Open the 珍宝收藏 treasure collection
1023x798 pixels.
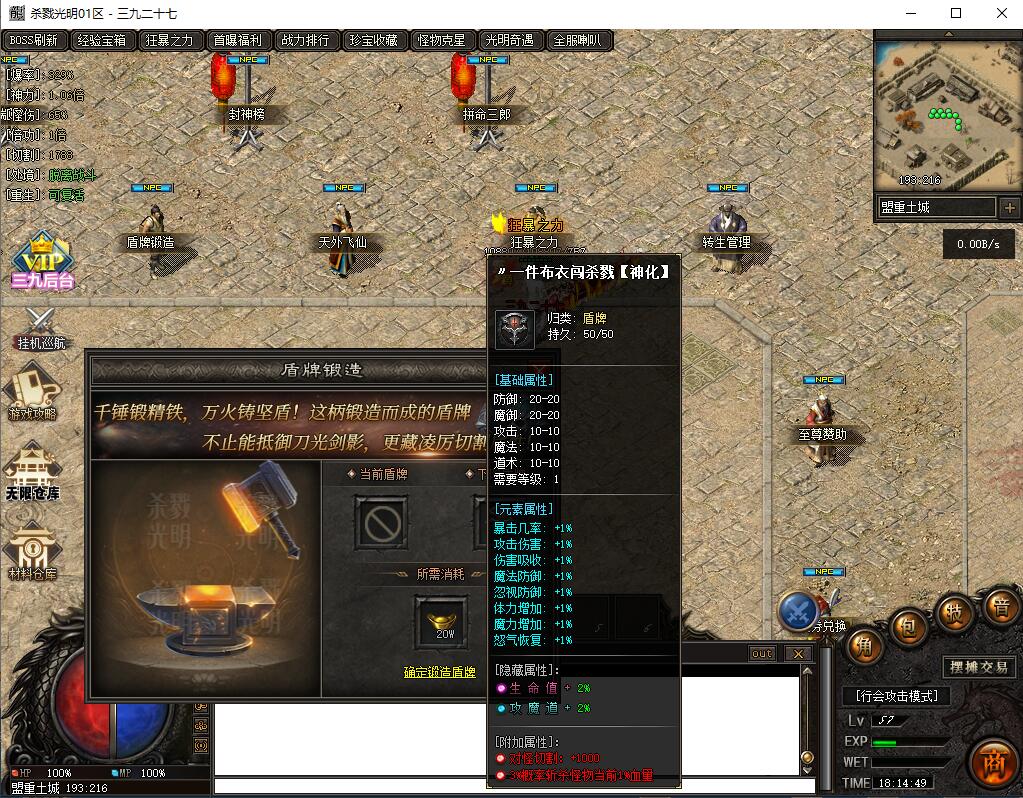click(373, 41)
